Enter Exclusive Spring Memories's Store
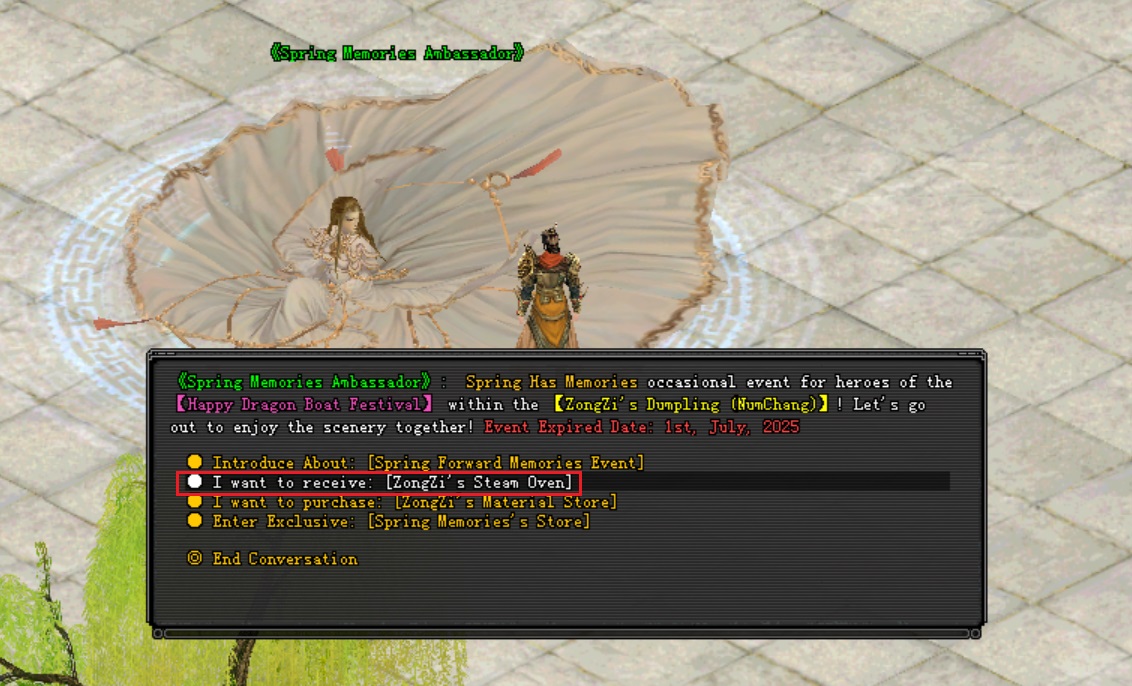Screen dimensions: 1132x686 click(400, 522)
